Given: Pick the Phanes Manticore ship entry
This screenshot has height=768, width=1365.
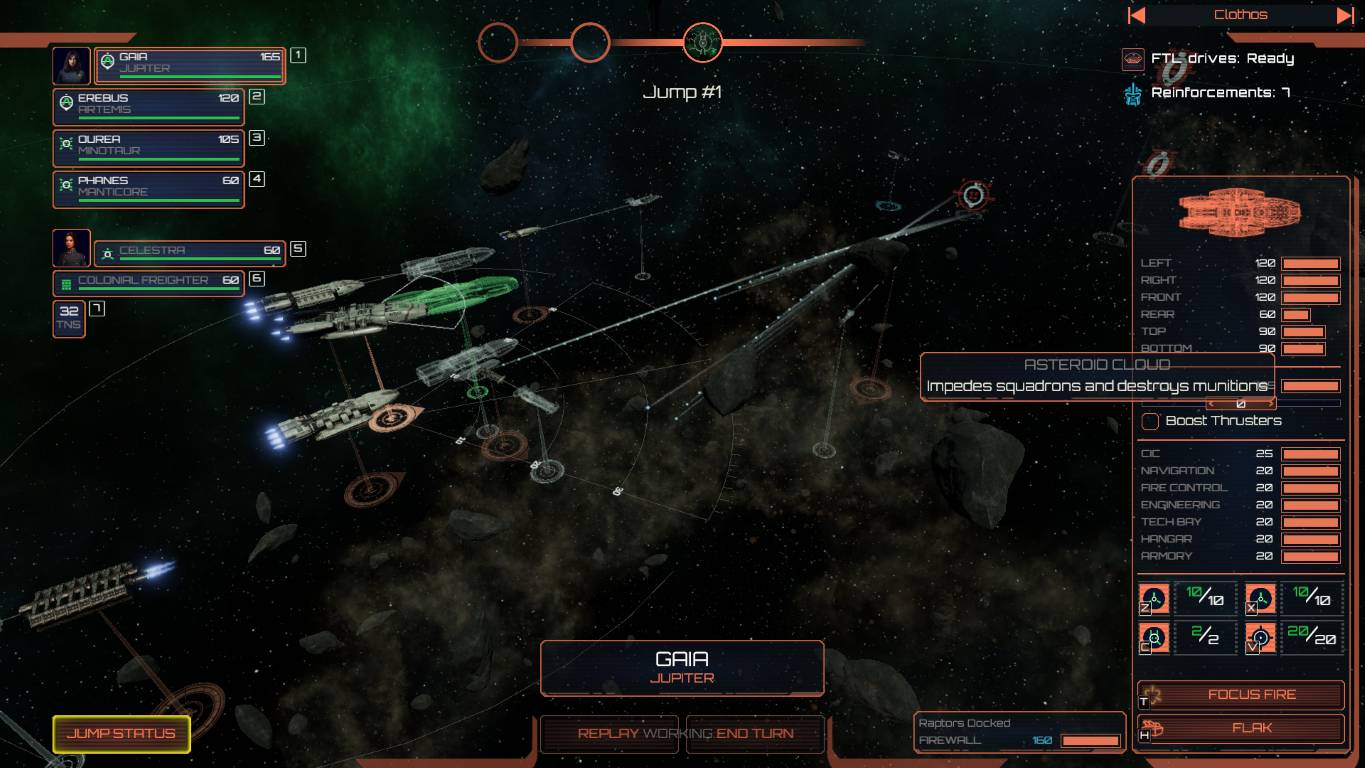Looking at the screenshot, I should [x=148, y=188].
